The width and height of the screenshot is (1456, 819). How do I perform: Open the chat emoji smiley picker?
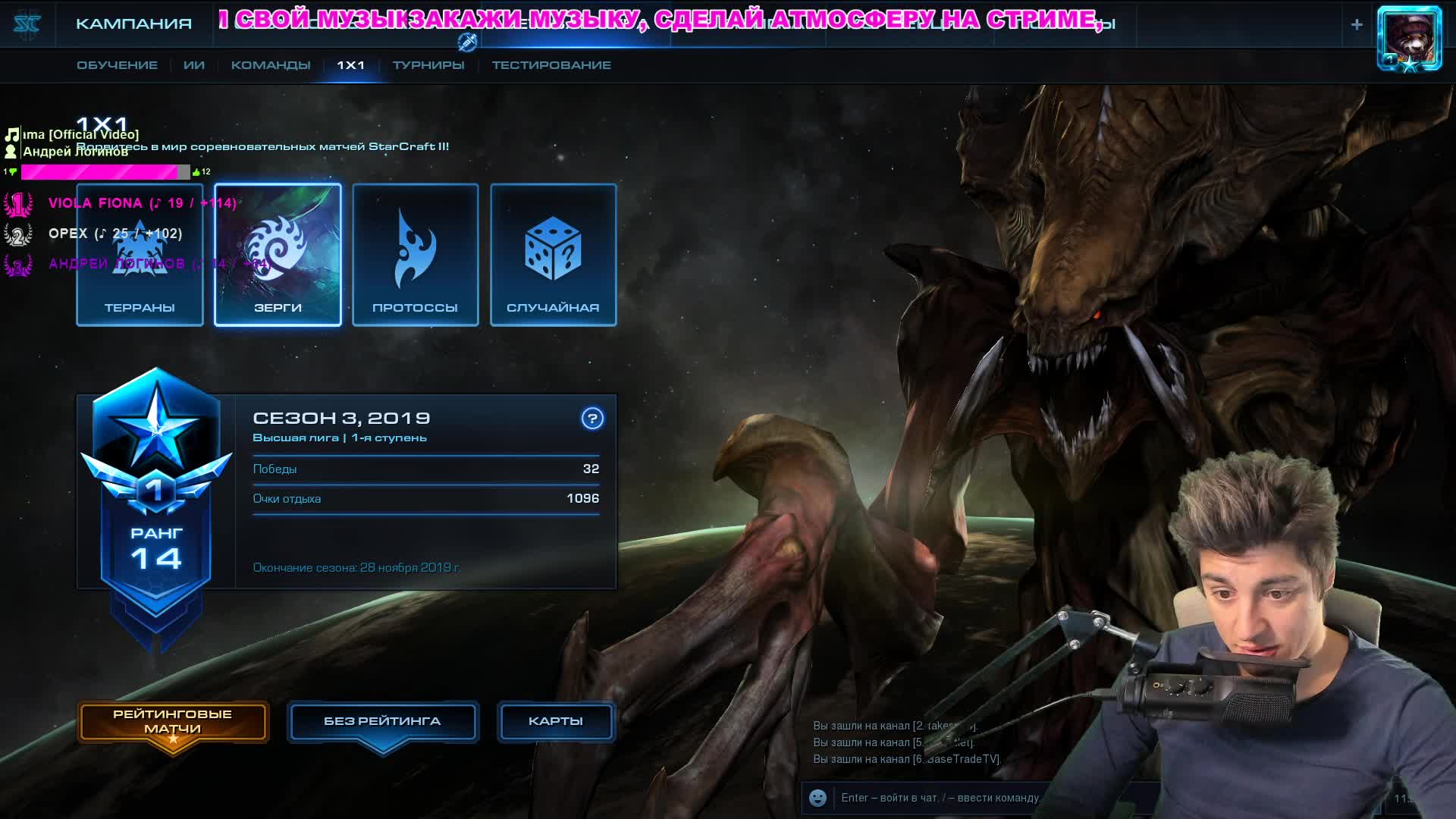[817, 798]
